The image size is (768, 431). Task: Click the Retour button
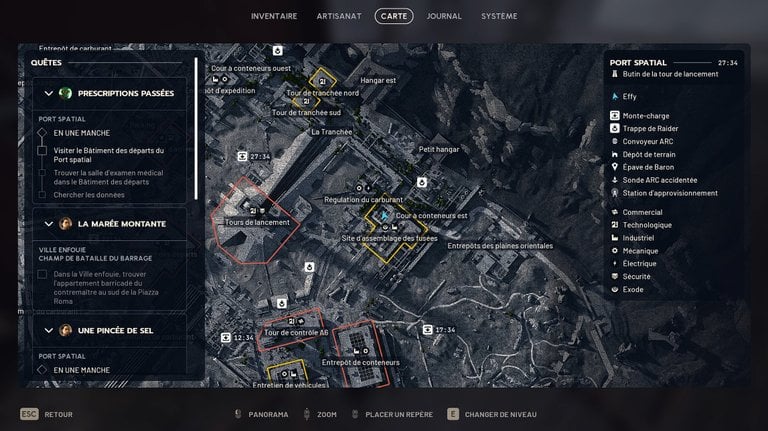[48, 414]
